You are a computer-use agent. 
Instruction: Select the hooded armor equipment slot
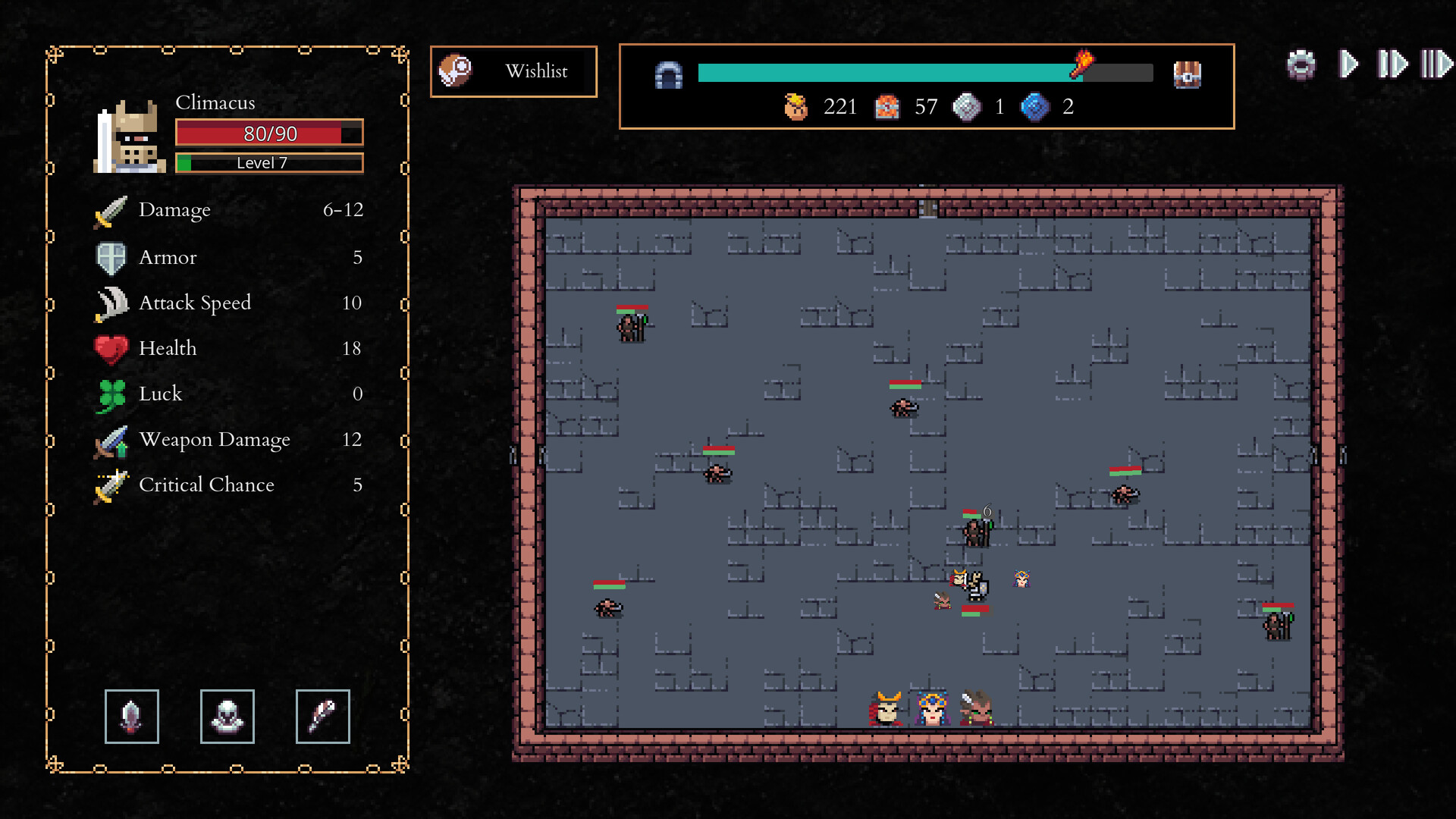[227, 717]
